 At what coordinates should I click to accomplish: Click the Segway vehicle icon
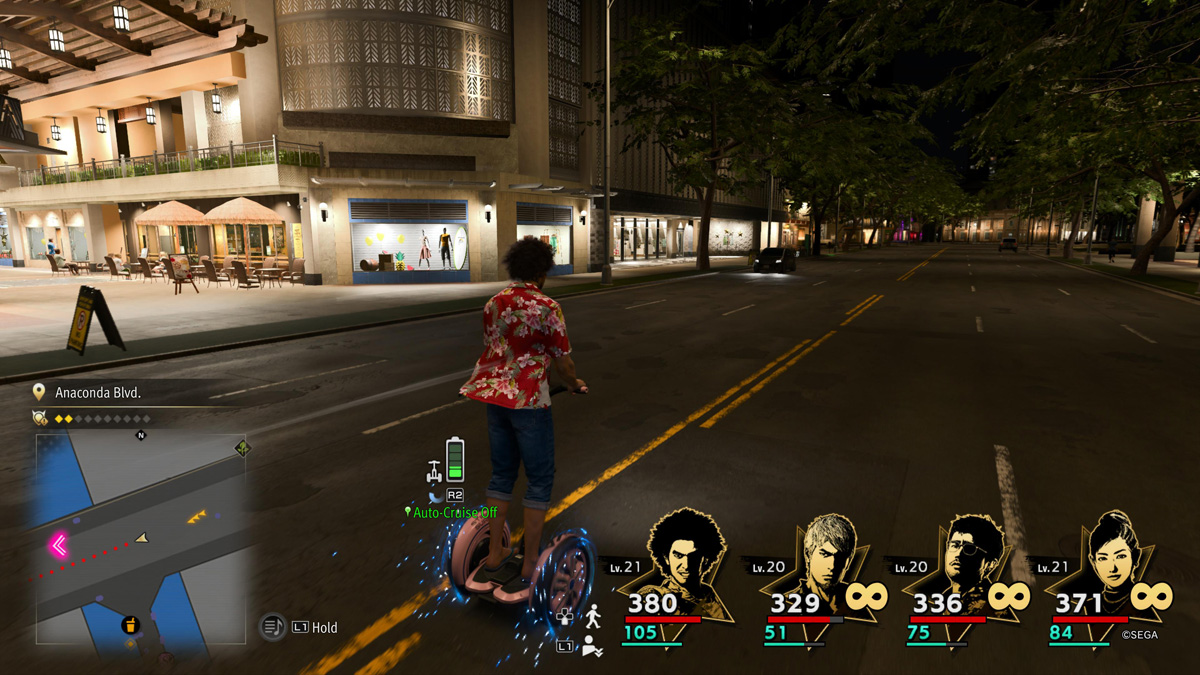click(x=435, y=469)
